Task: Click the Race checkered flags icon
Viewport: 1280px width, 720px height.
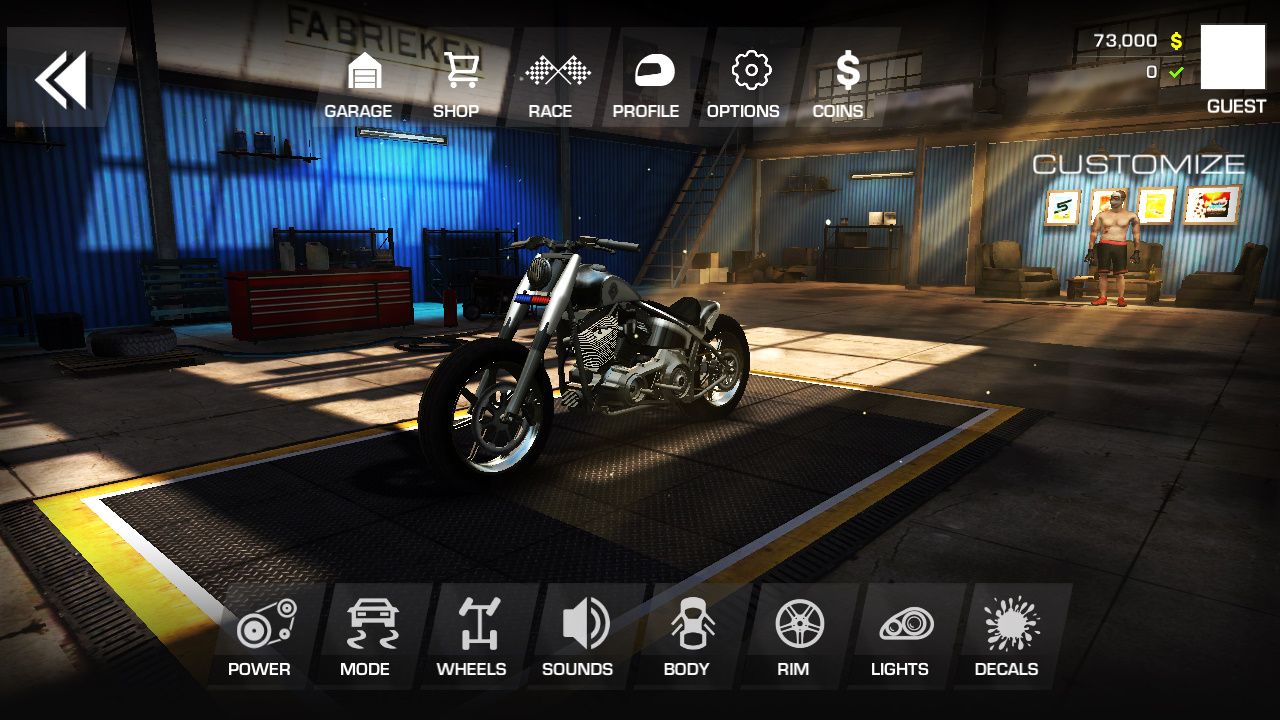Action: [553, 71]
